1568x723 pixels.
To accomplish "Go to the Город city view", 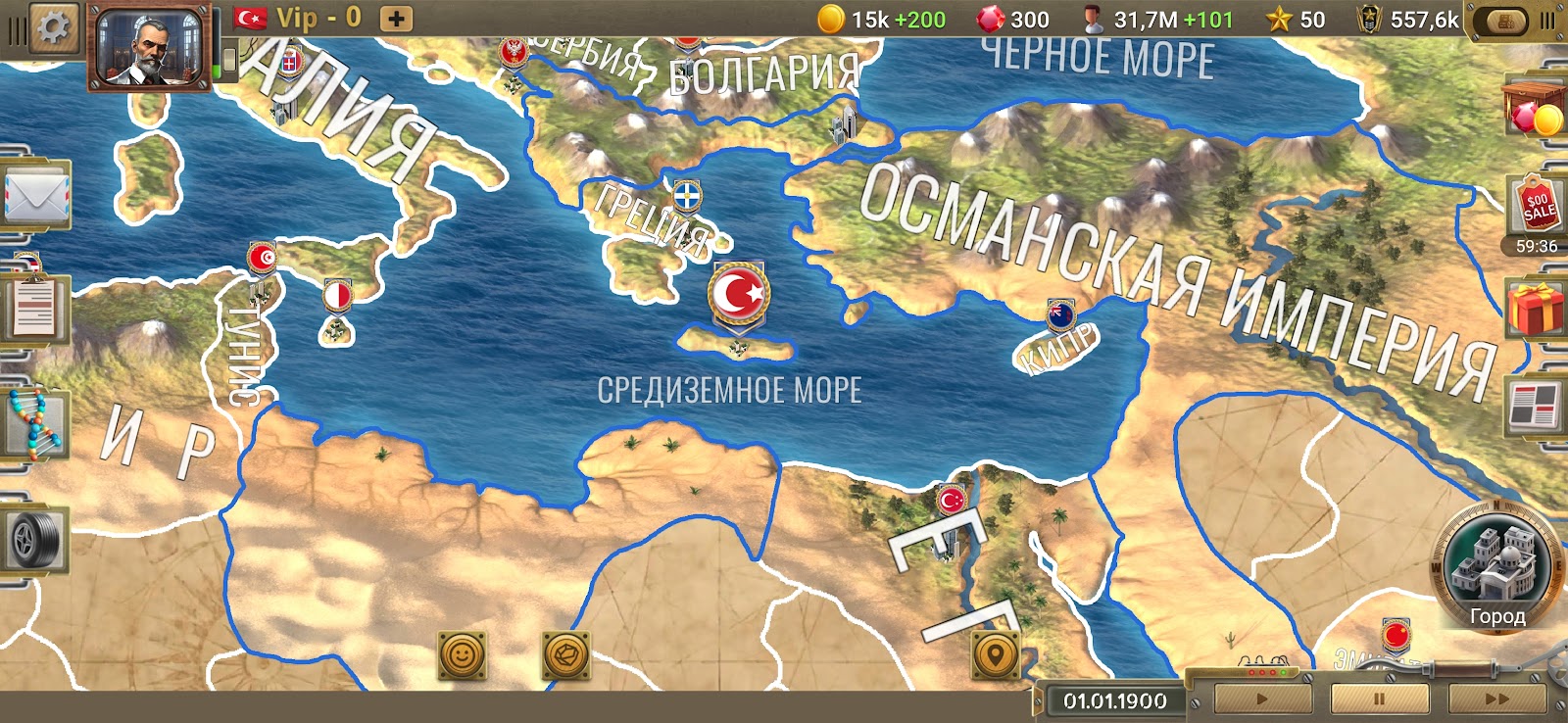I will (x=1496, y=568).
